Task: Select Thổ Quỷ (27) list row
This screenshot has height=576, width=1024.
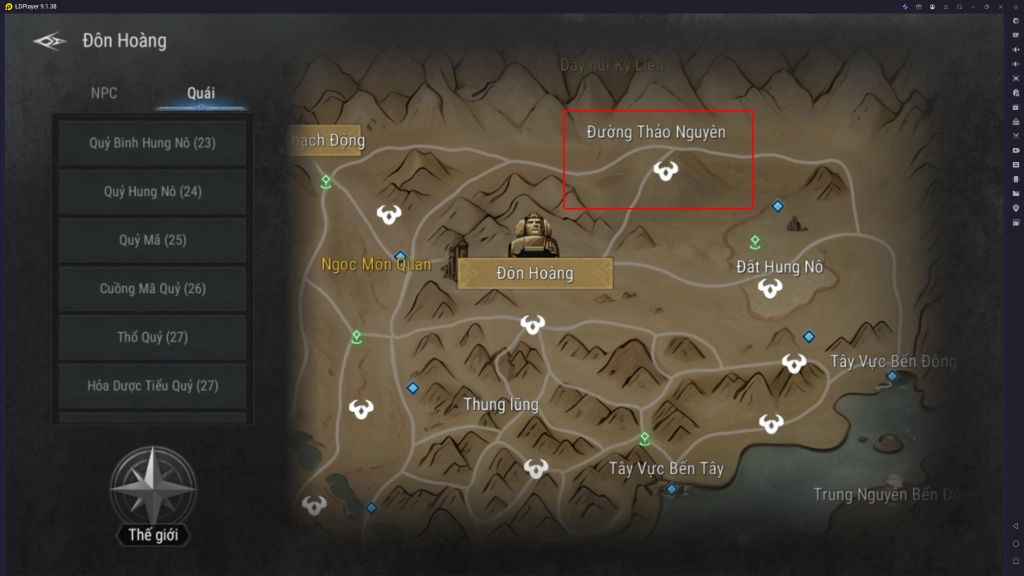Action: [x=152, y=337]
